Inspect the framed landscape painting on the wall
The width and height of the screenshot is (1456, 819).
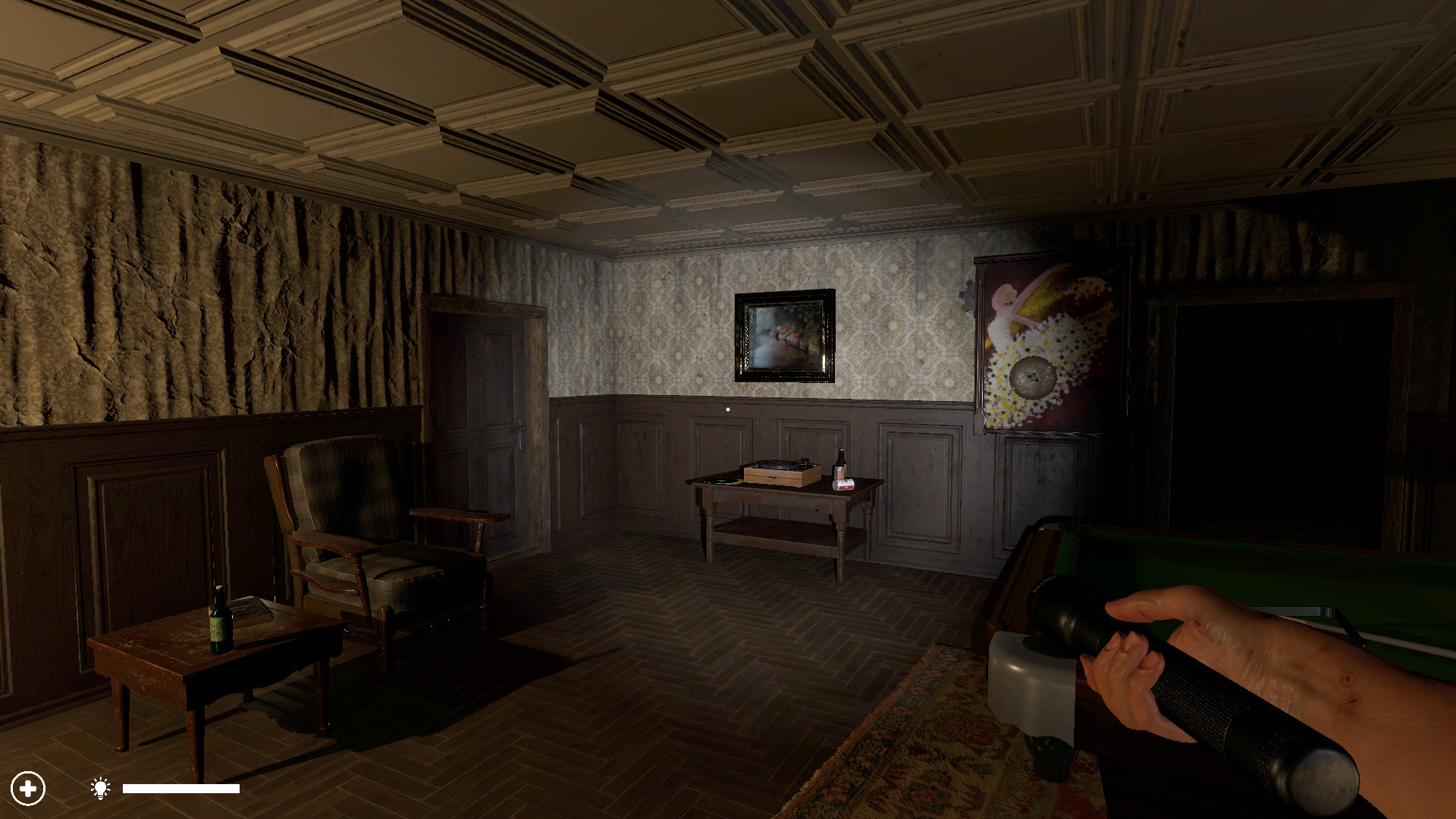(783, 334)
